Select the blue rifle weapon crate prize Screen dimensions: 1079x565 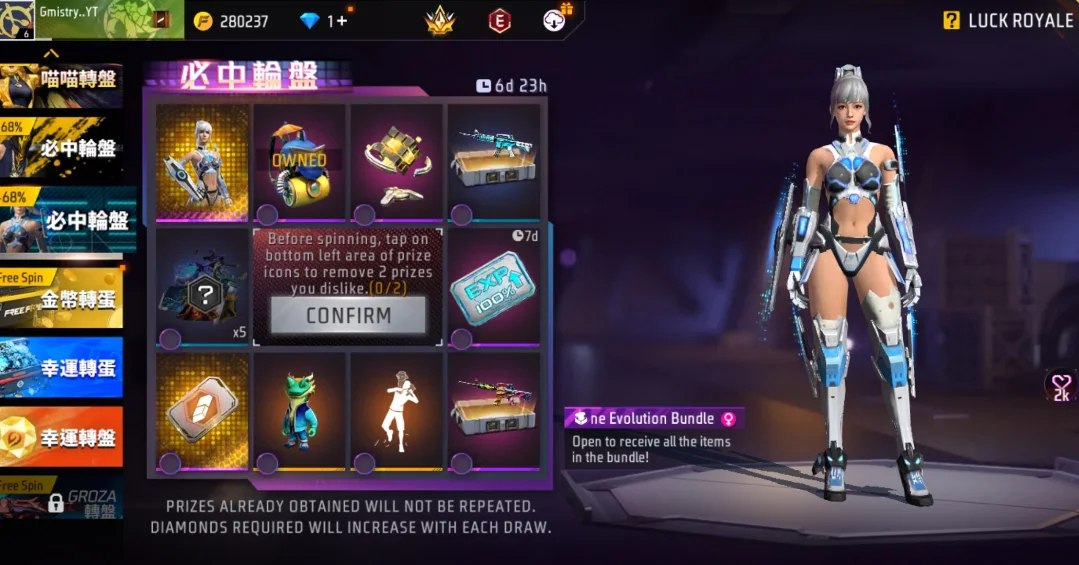[x=493, y=161]
